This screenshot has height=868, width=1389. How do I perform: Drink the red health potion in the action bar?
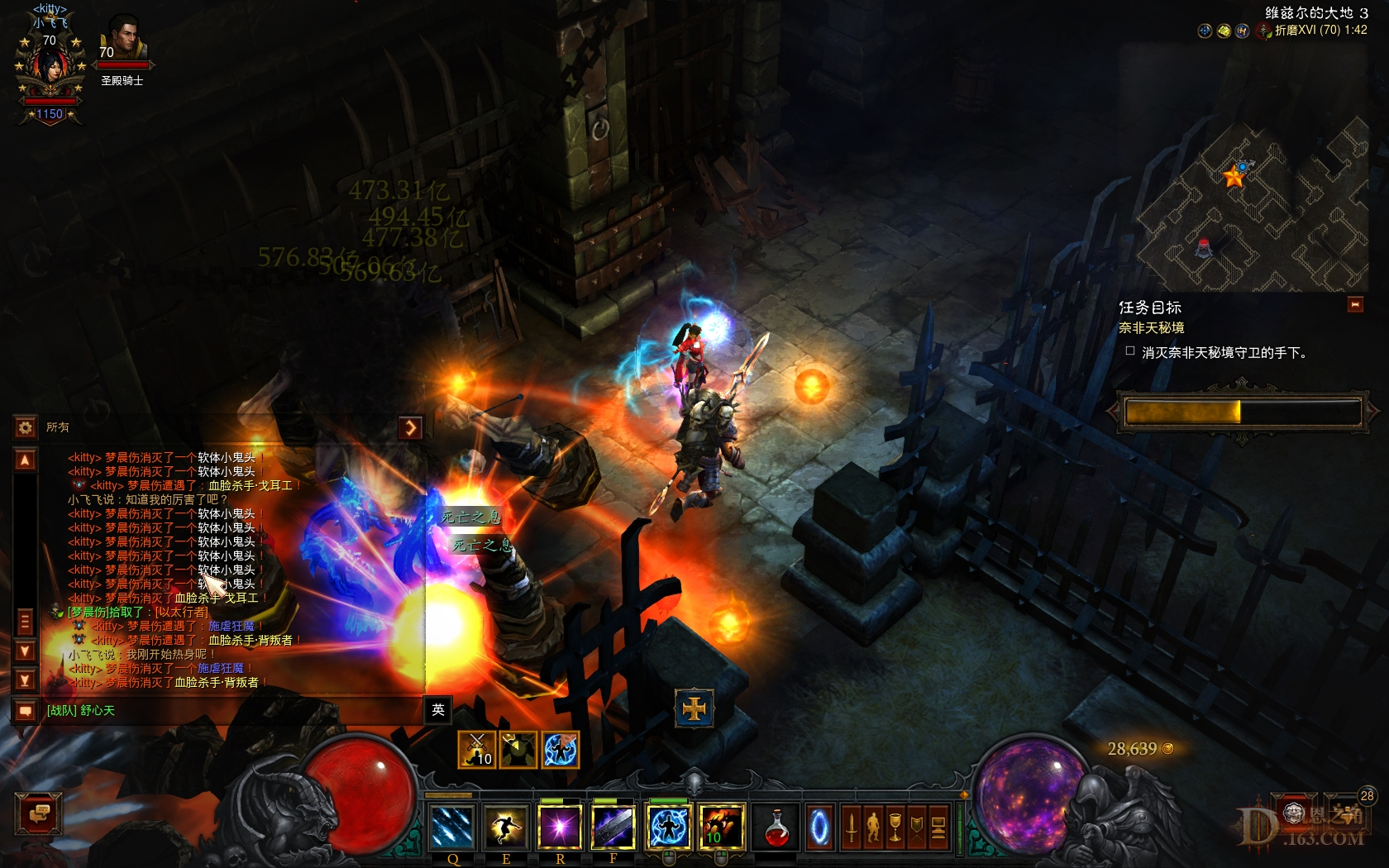(777, 827)
